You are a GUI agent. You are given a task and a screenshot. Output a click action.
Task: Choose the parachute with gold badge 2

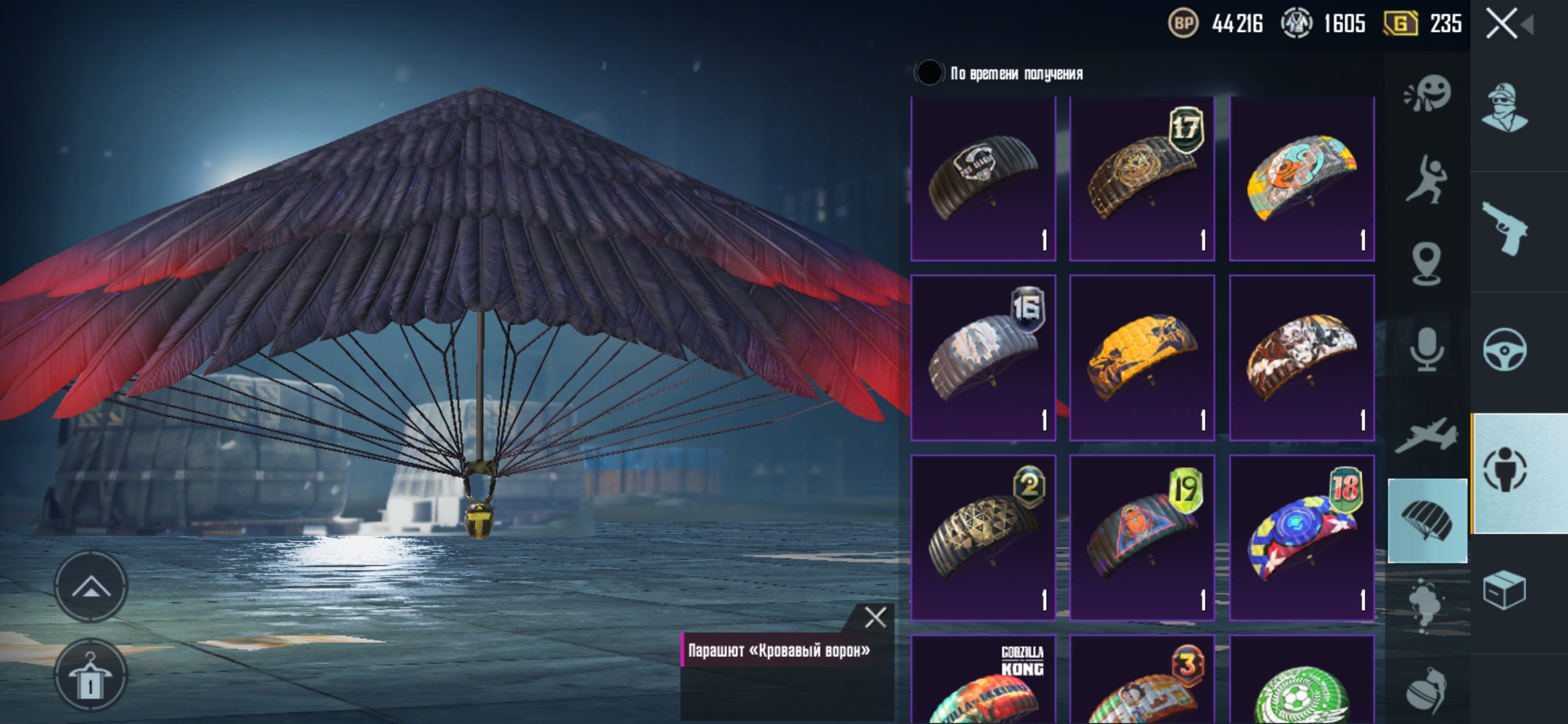[983, 538]
